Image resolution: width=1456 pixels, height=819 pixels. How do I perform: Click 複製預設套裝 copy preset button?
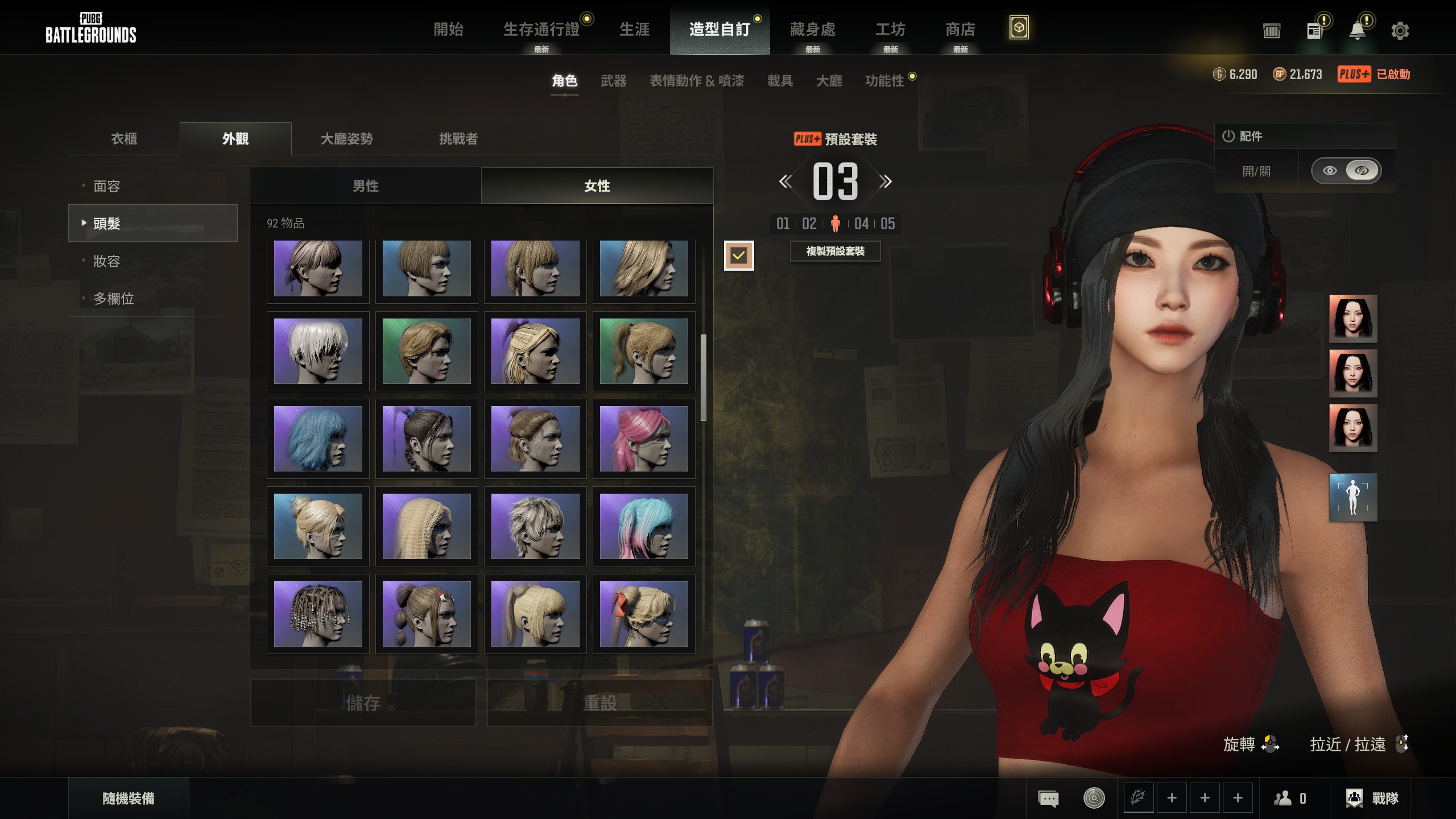click(835, 251)
